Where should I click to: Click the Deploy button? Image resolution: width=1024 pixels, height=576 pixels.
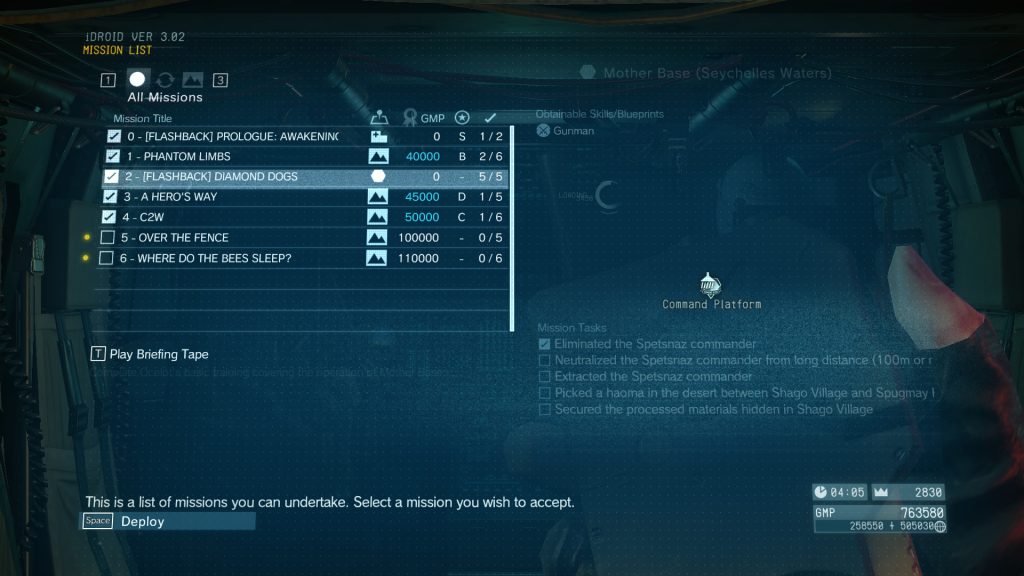coord(168,521)
